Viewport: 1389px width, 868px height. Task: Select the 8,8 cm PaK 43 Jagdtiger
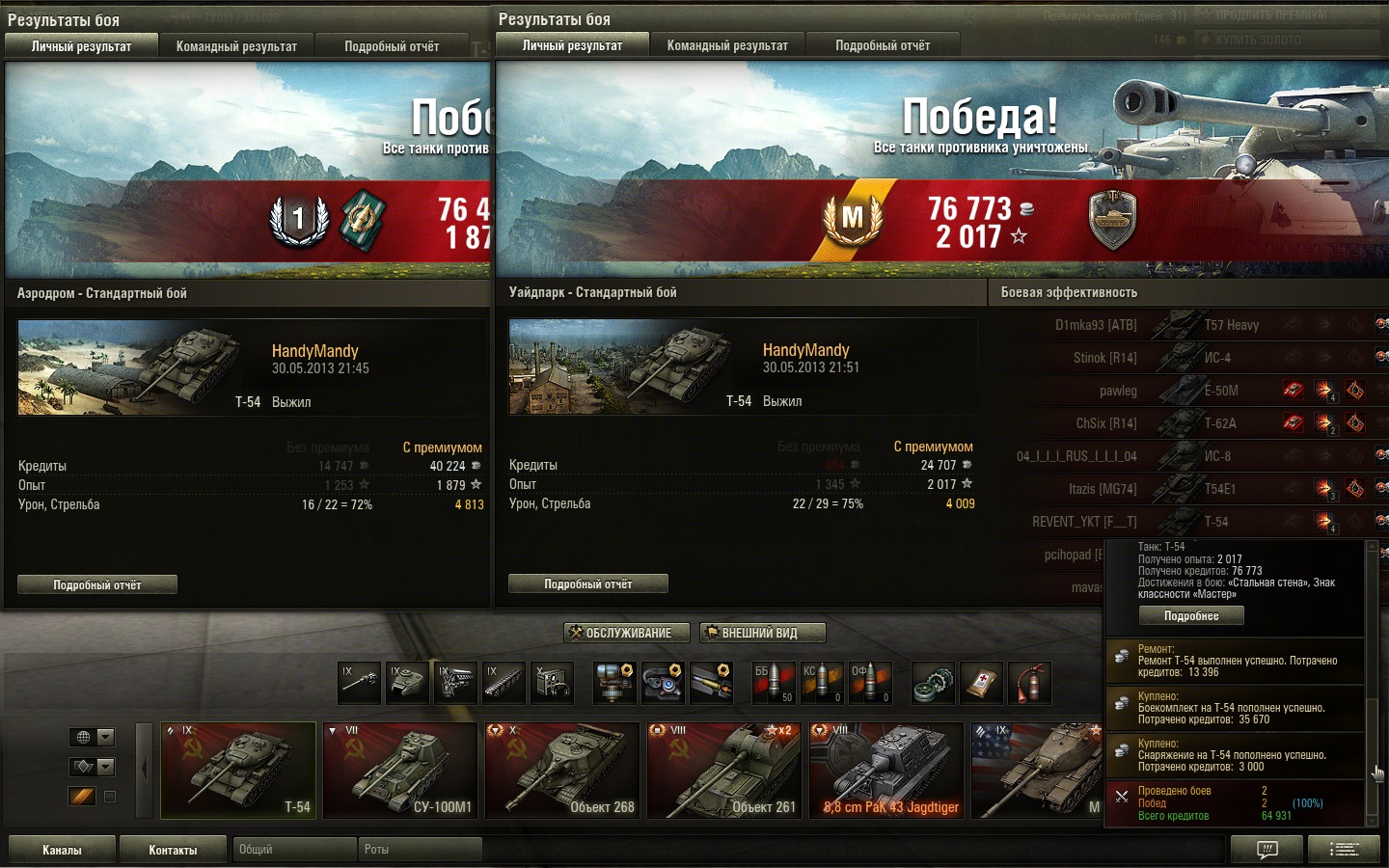pos(886,771)
